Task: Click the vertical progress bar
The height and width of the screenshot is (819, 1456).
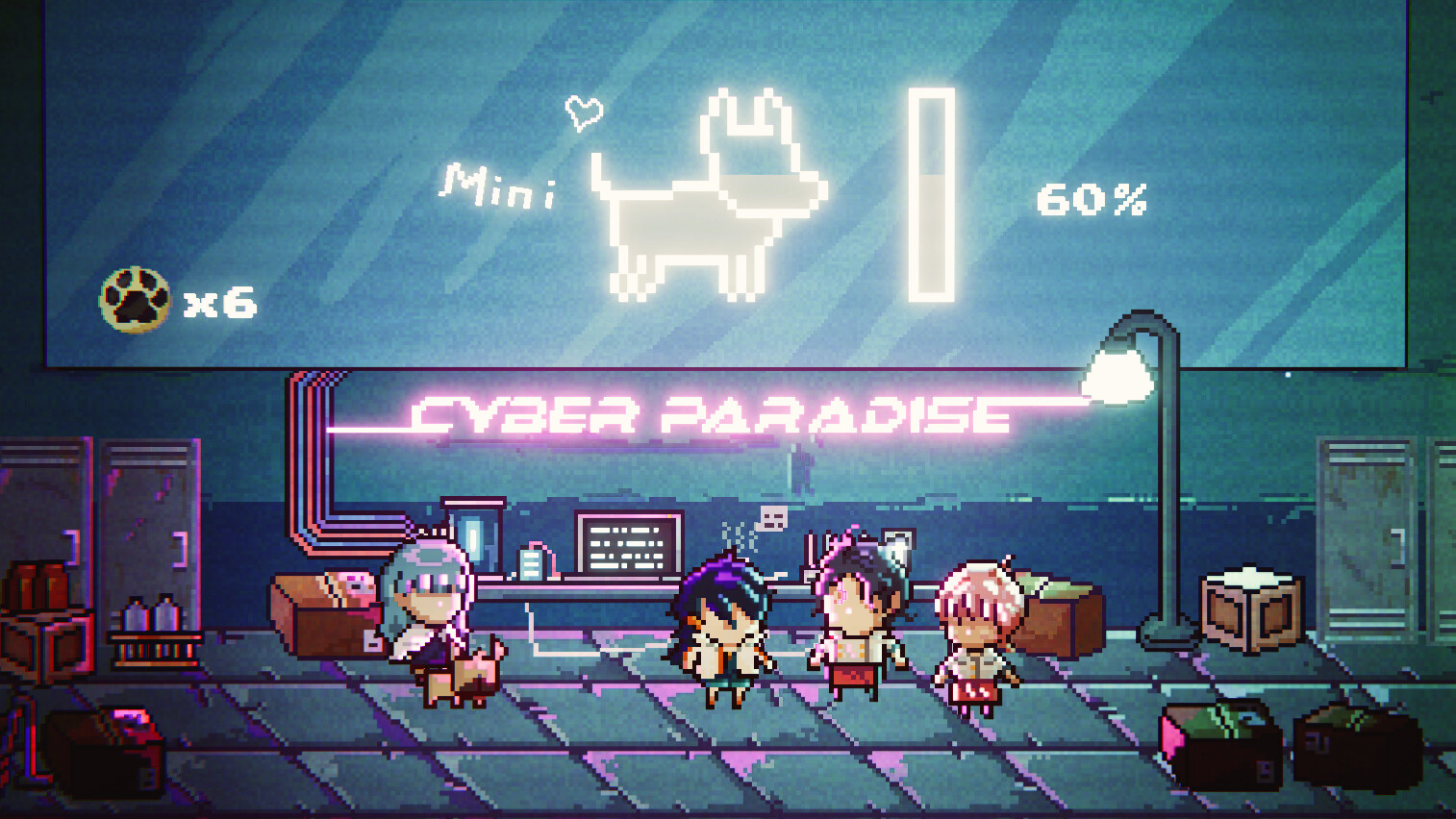Action: pos(932,192)
